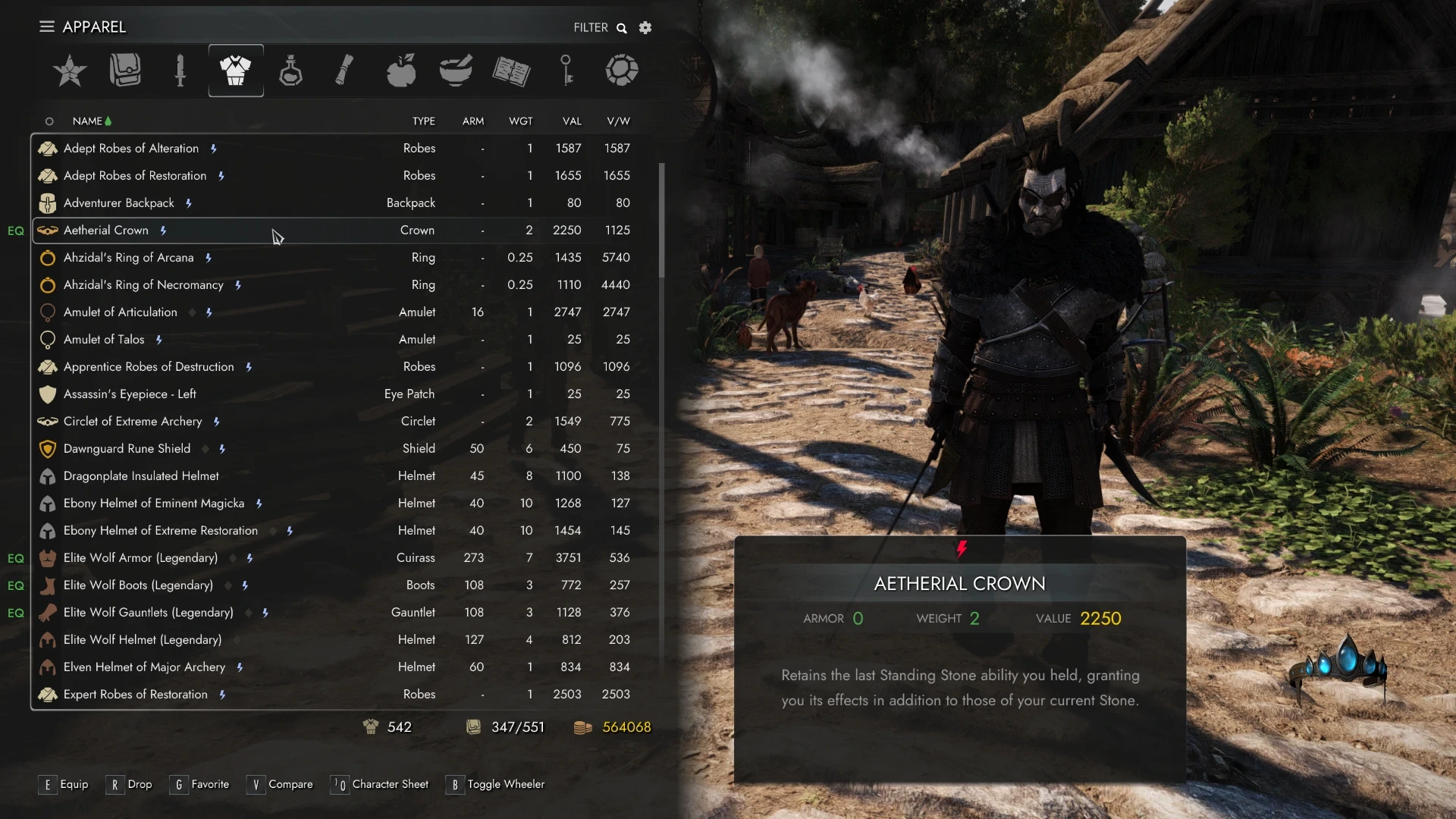Open the scrolls category filter

click(345, 71)
